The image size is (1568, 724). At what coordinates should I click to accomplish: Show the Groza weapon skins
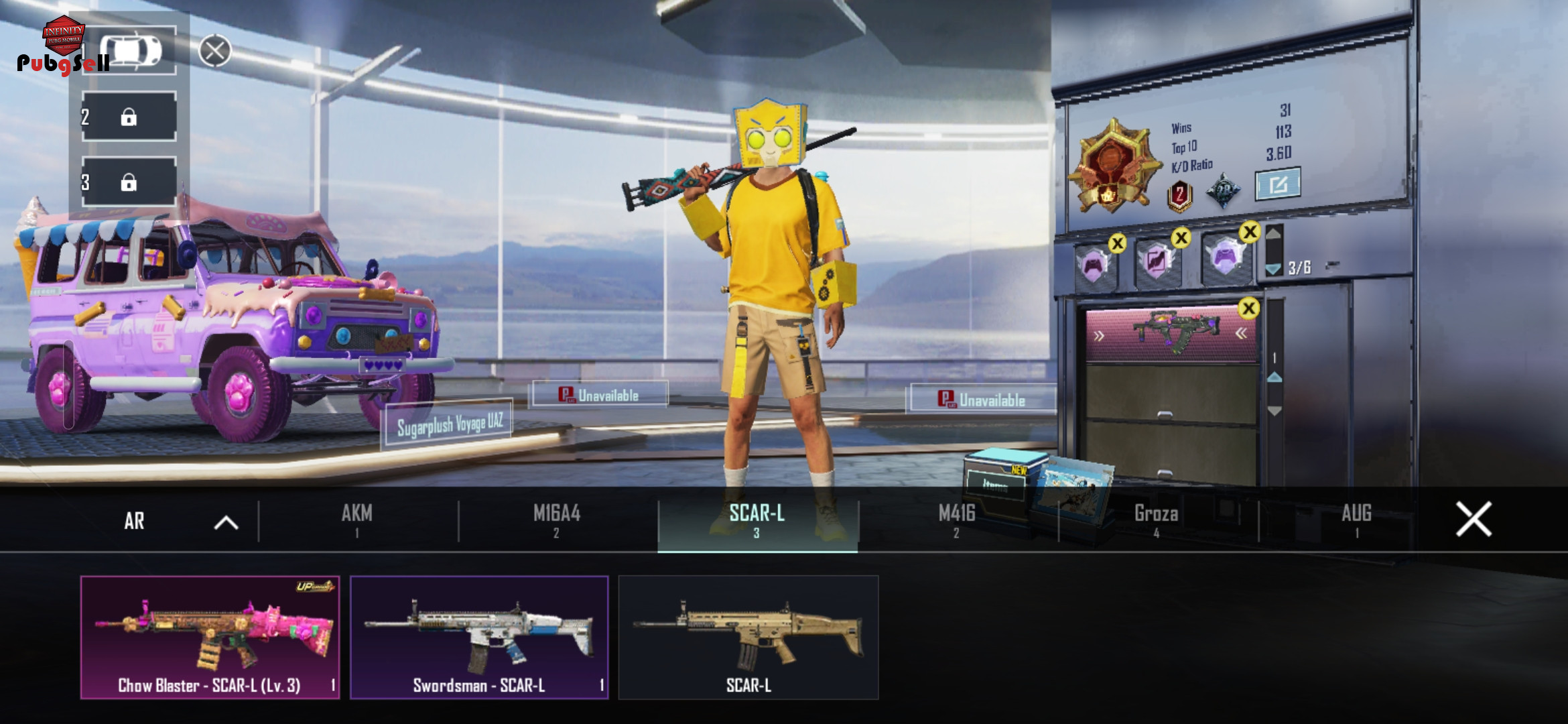[x=1157, y=520]
